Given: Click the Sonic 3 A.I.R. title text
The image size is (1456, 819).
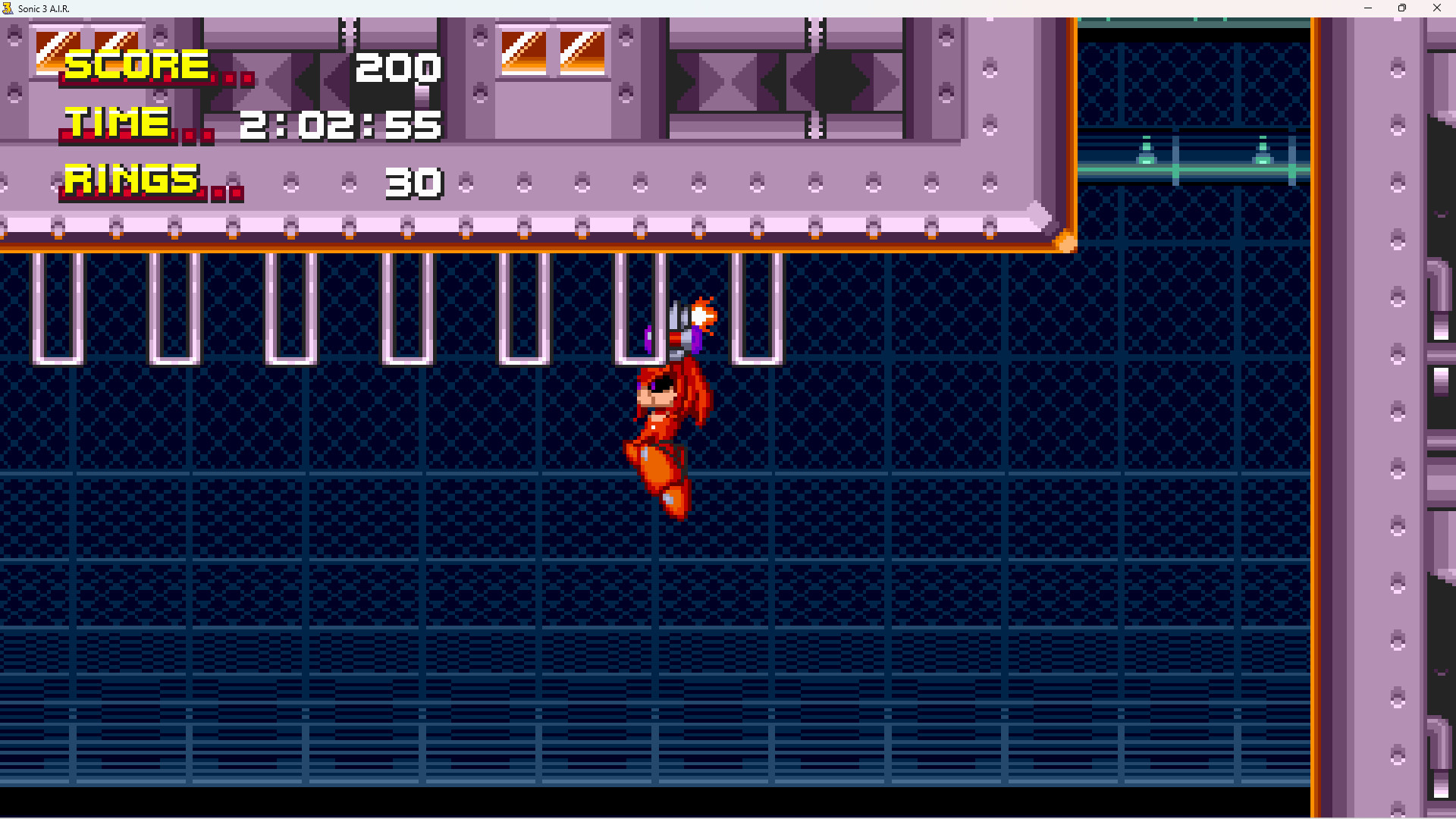Looking at the screenshot, I should click(44, 8).
